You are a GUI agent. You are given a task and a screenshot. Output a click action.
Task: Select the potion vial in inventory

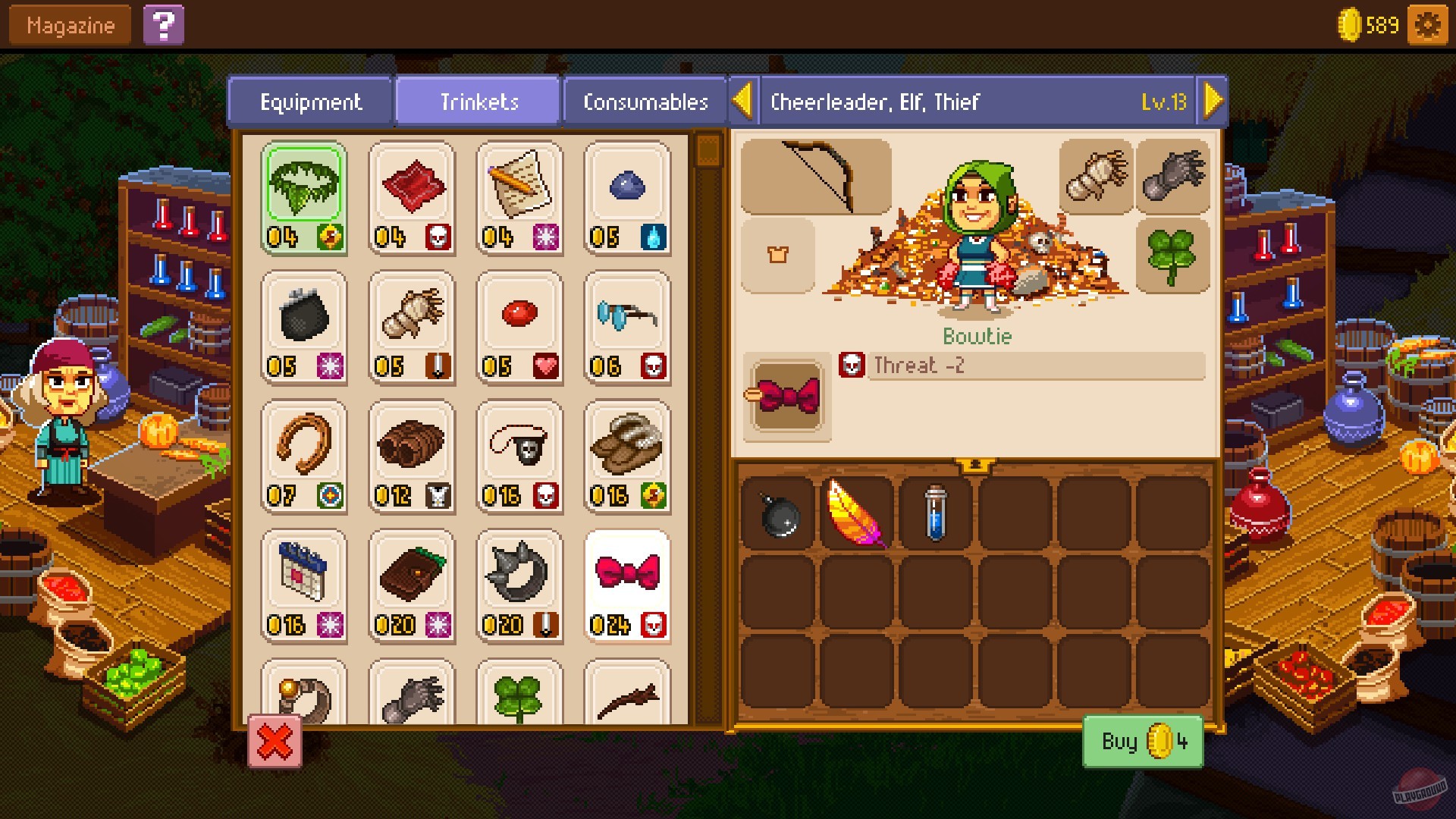[937, 513]
